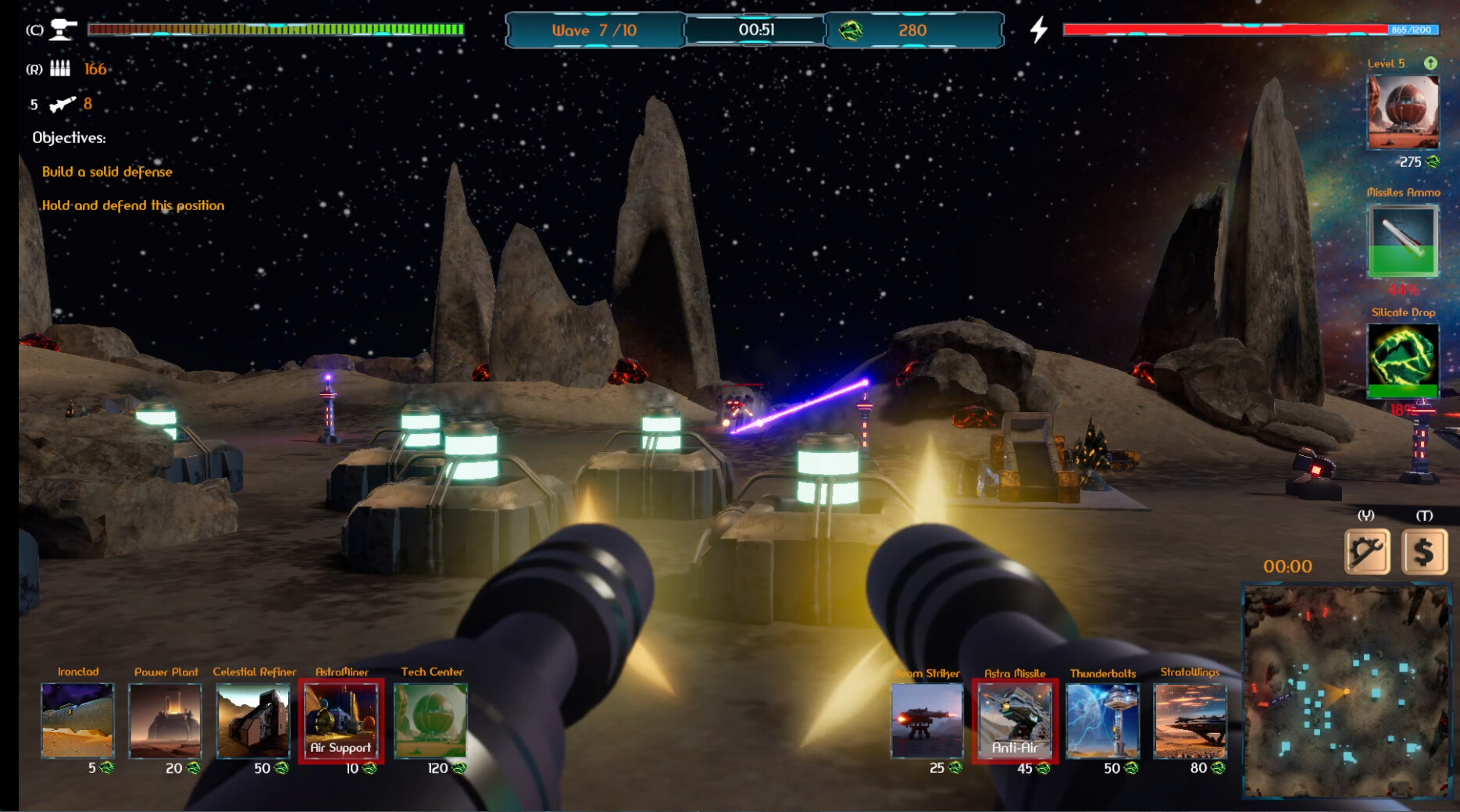Pick the Tech Center build card
Screen dimensions: 1460x812
click(430, 720)
